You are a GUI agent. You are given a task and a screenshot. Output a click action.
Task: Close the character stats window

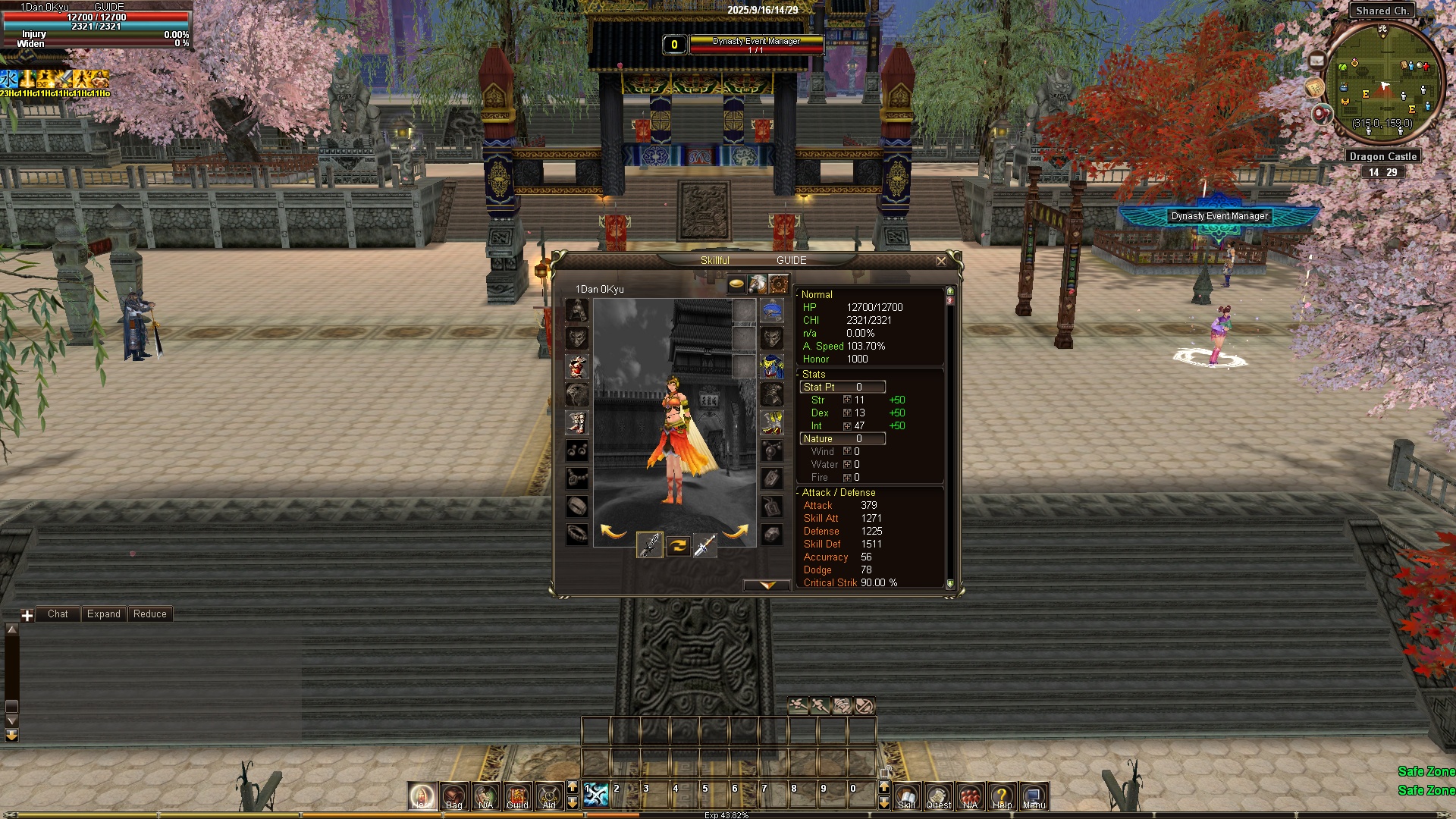point(941,261)
